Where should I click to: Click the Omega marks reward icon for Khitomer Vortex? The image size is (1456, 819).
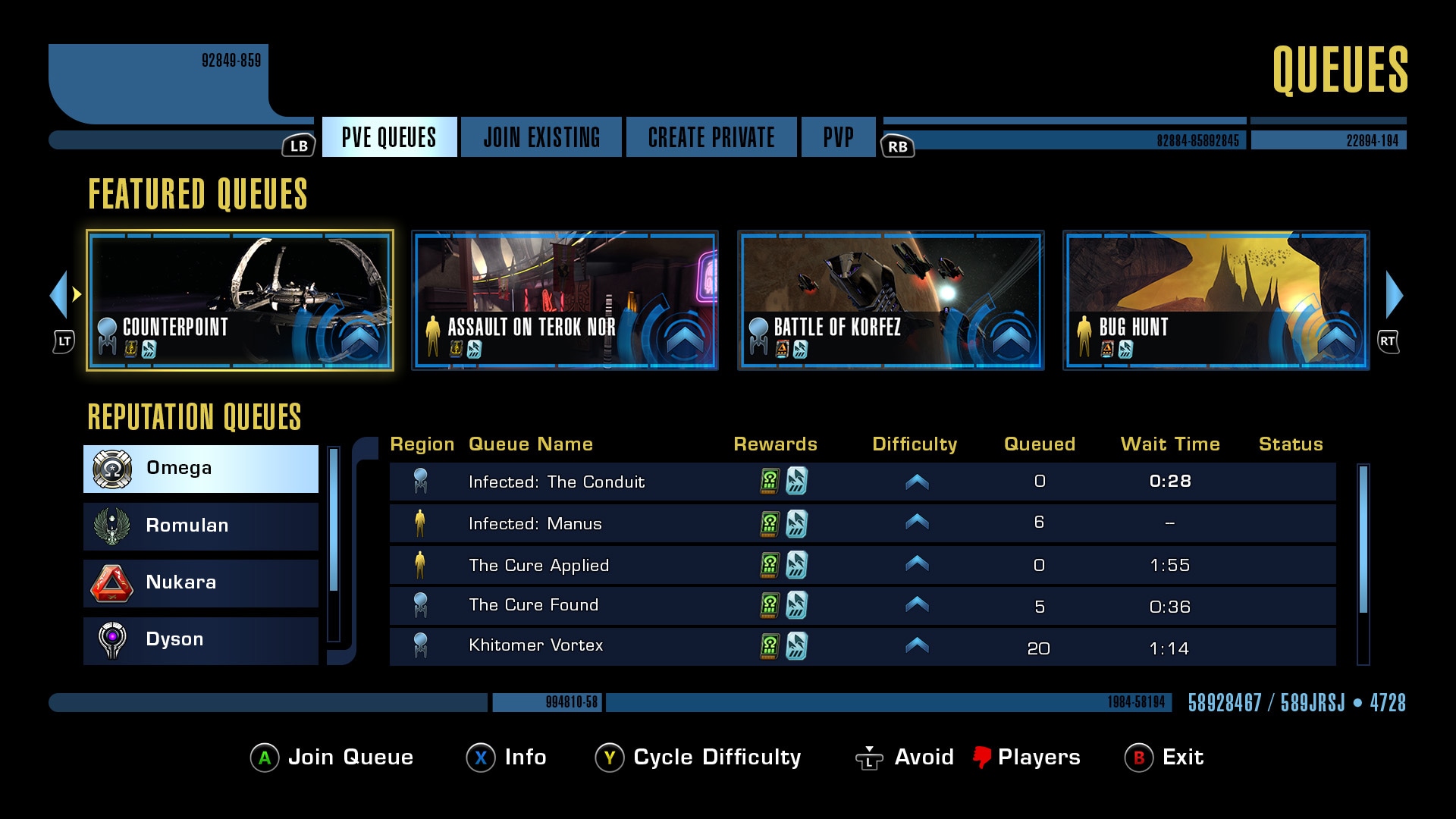[770, 645]
